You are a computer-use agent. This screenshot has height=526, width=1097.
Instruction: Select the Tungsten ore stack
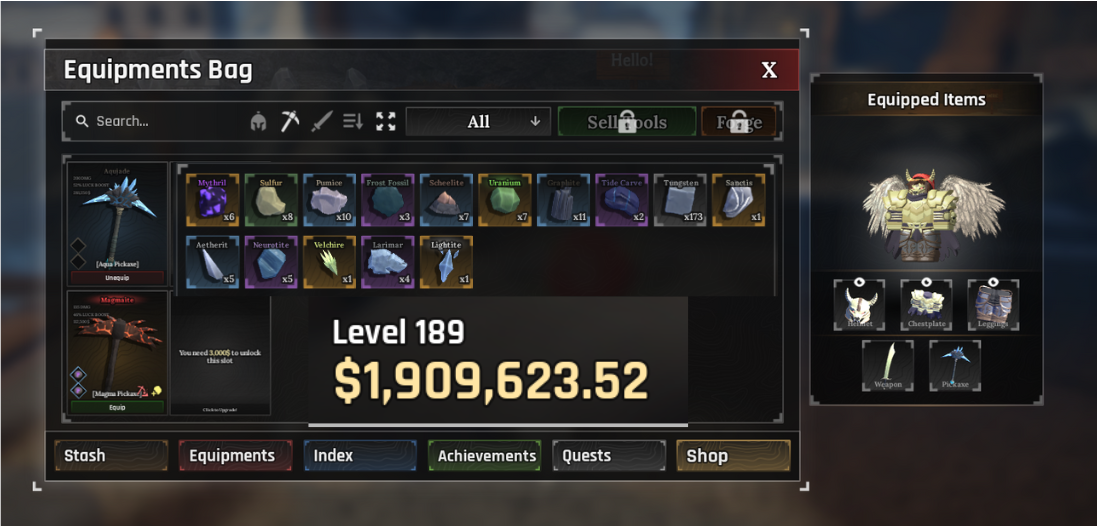680,201
